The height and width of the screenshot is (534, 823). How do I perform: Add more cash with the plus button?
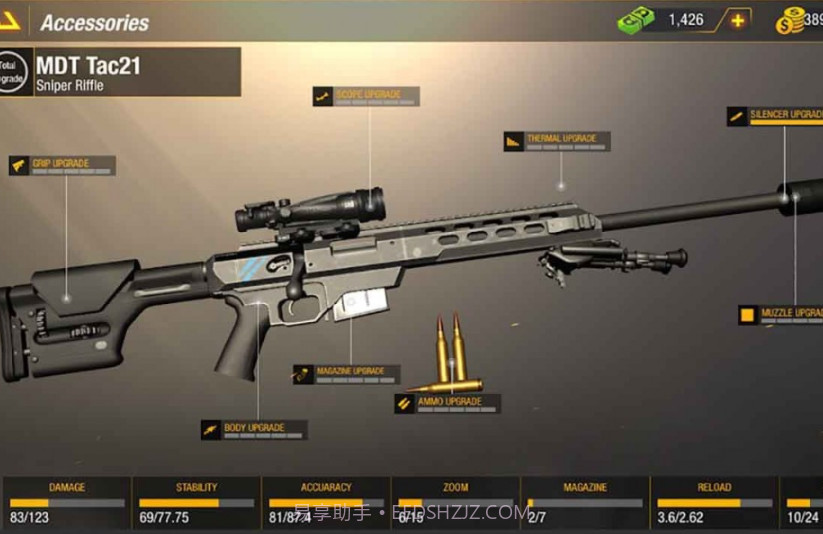(x=738, y=20)
